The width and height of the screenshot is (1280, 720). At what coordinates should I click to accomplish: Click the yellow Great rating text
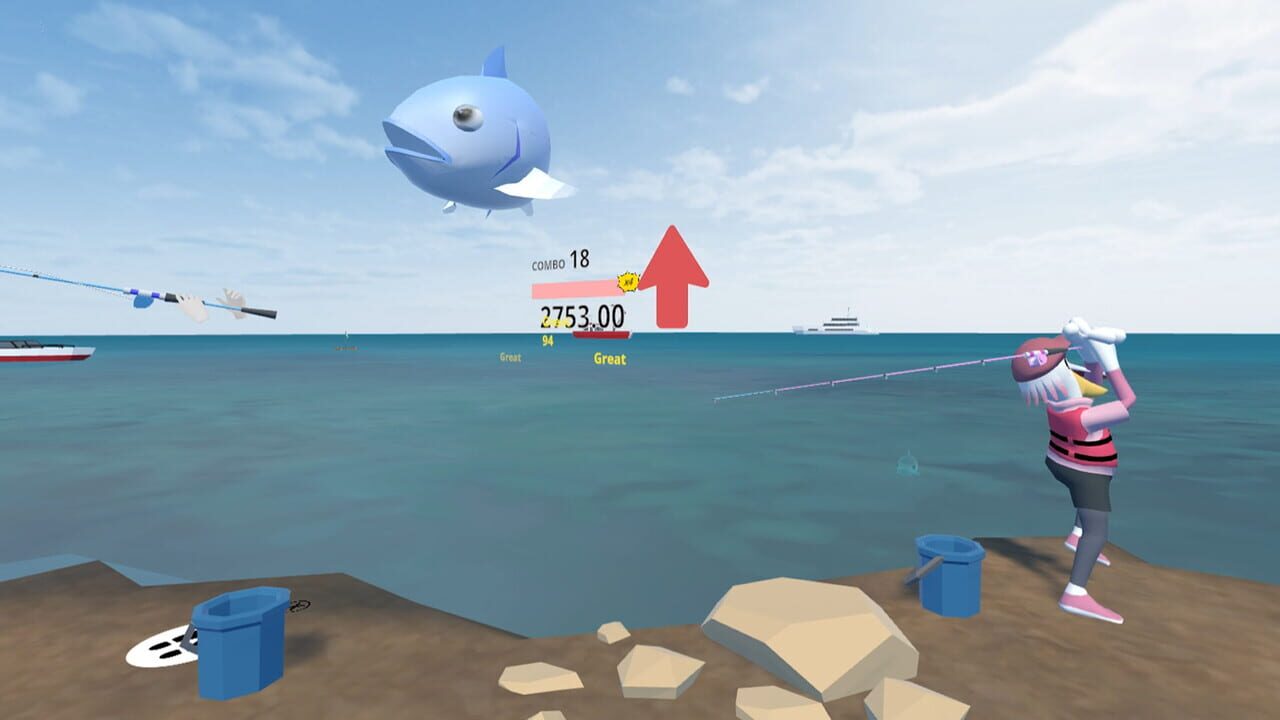point(610,359)
